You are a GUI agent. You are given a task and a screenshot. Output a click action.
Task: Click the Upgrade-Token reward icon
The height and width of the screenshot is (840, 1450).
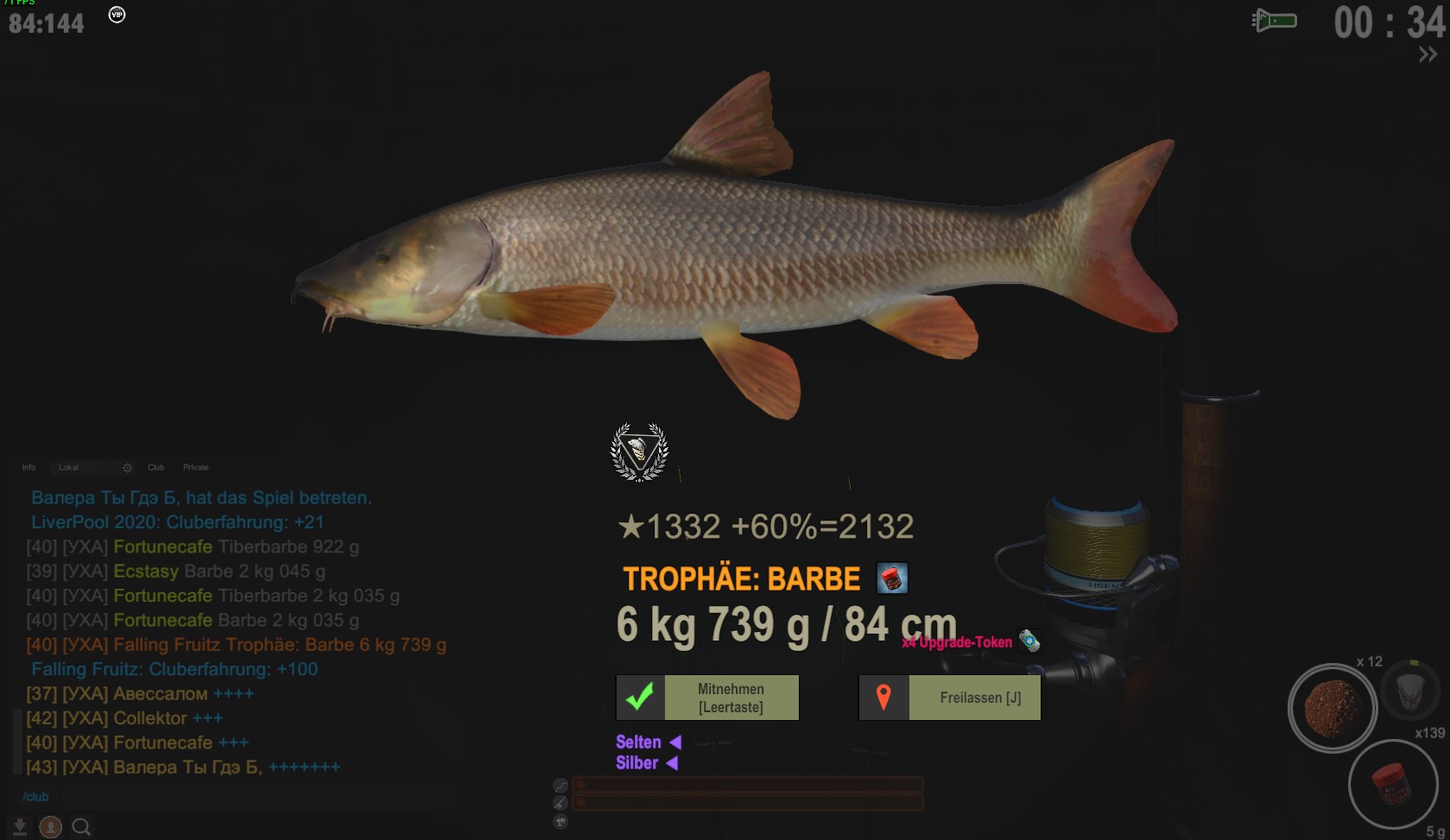1029,641
